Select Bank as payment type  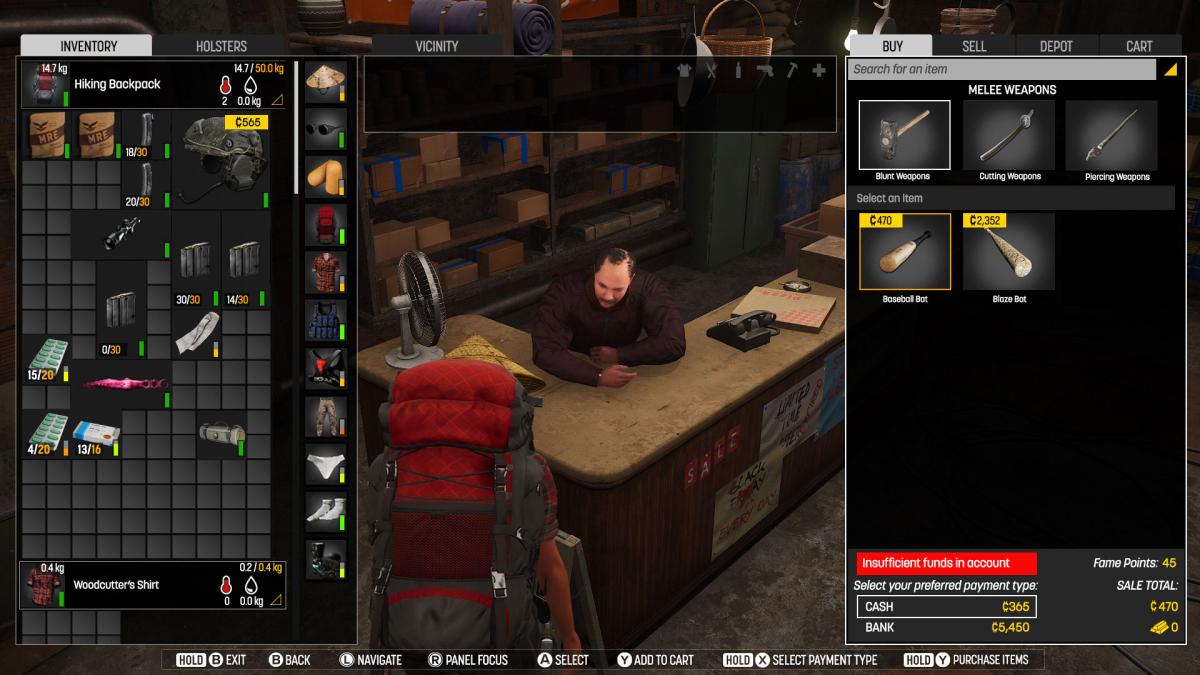(945, 627)
